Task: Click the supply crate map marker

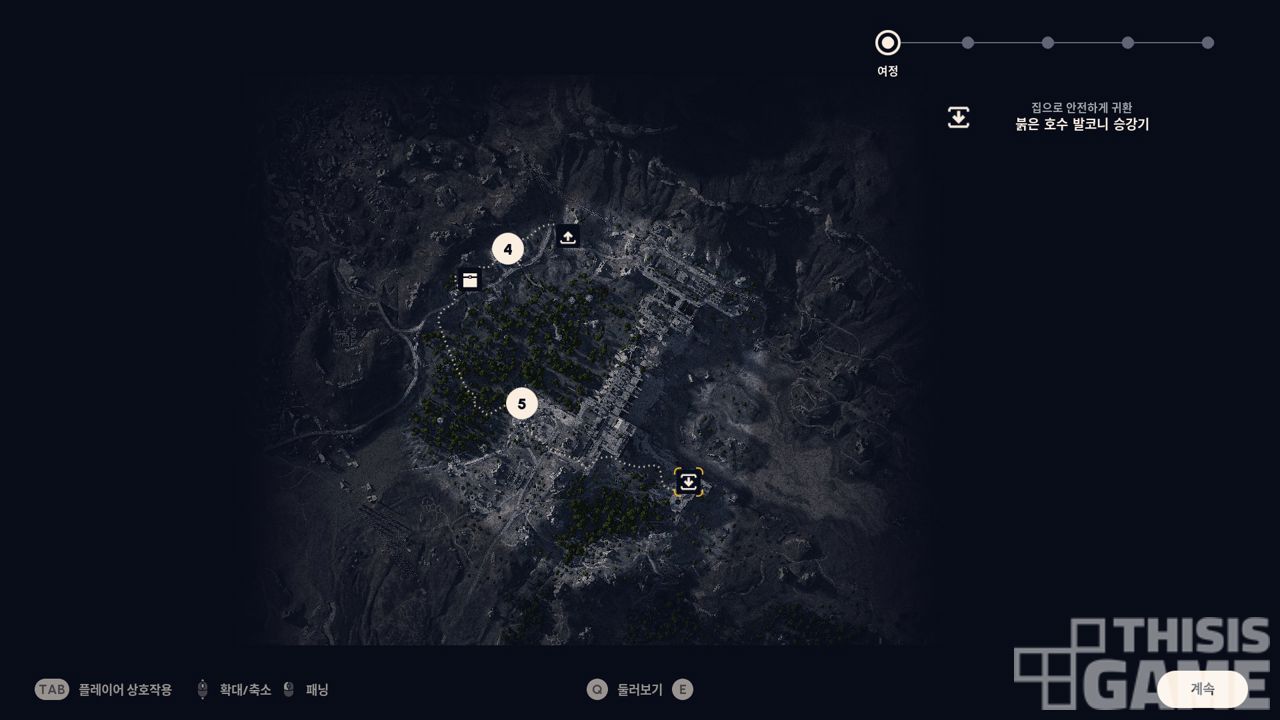Action: pos(470,280)
